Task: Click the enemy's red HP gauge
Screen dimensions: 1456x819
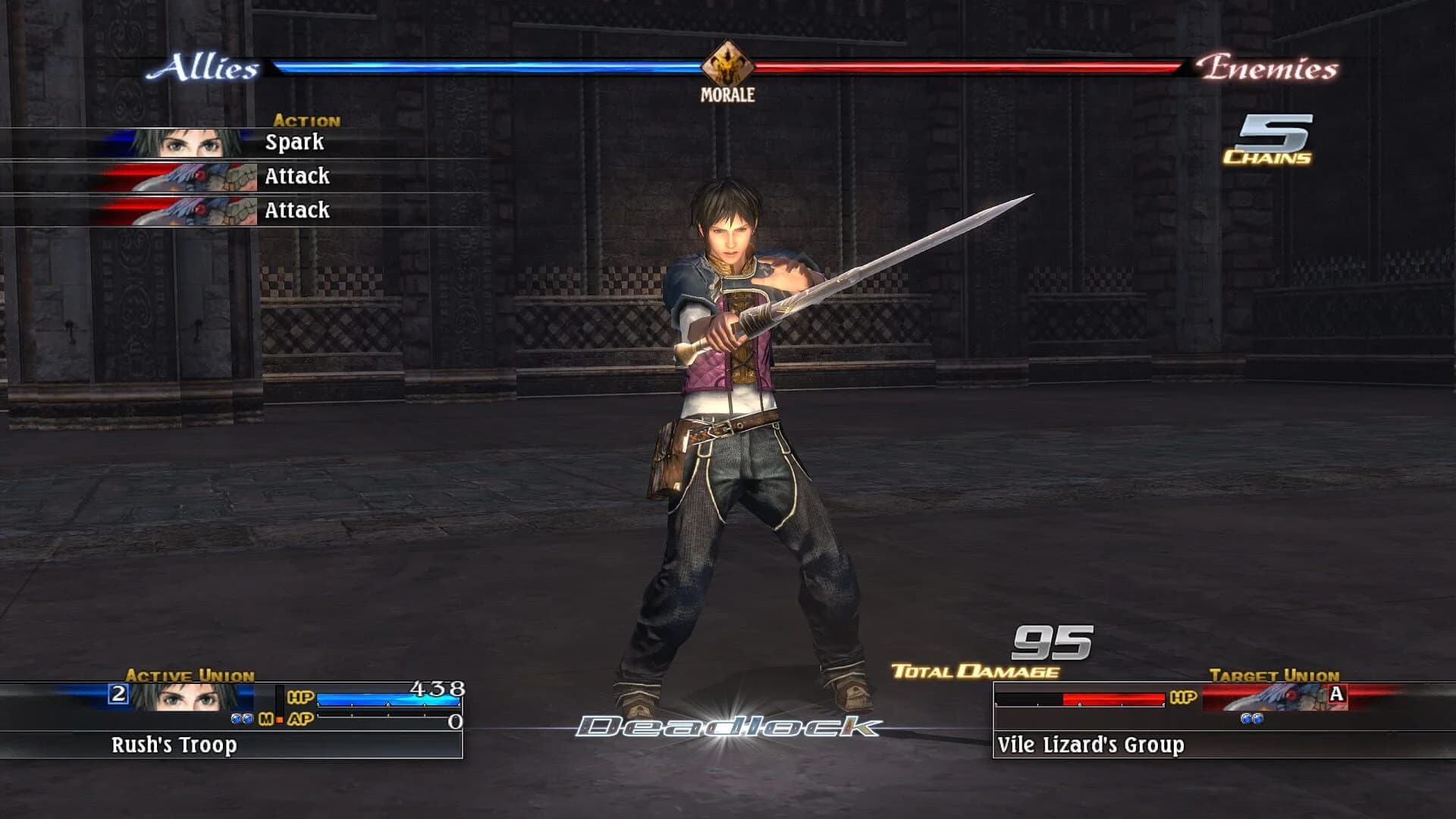Action: (1115, 697)
